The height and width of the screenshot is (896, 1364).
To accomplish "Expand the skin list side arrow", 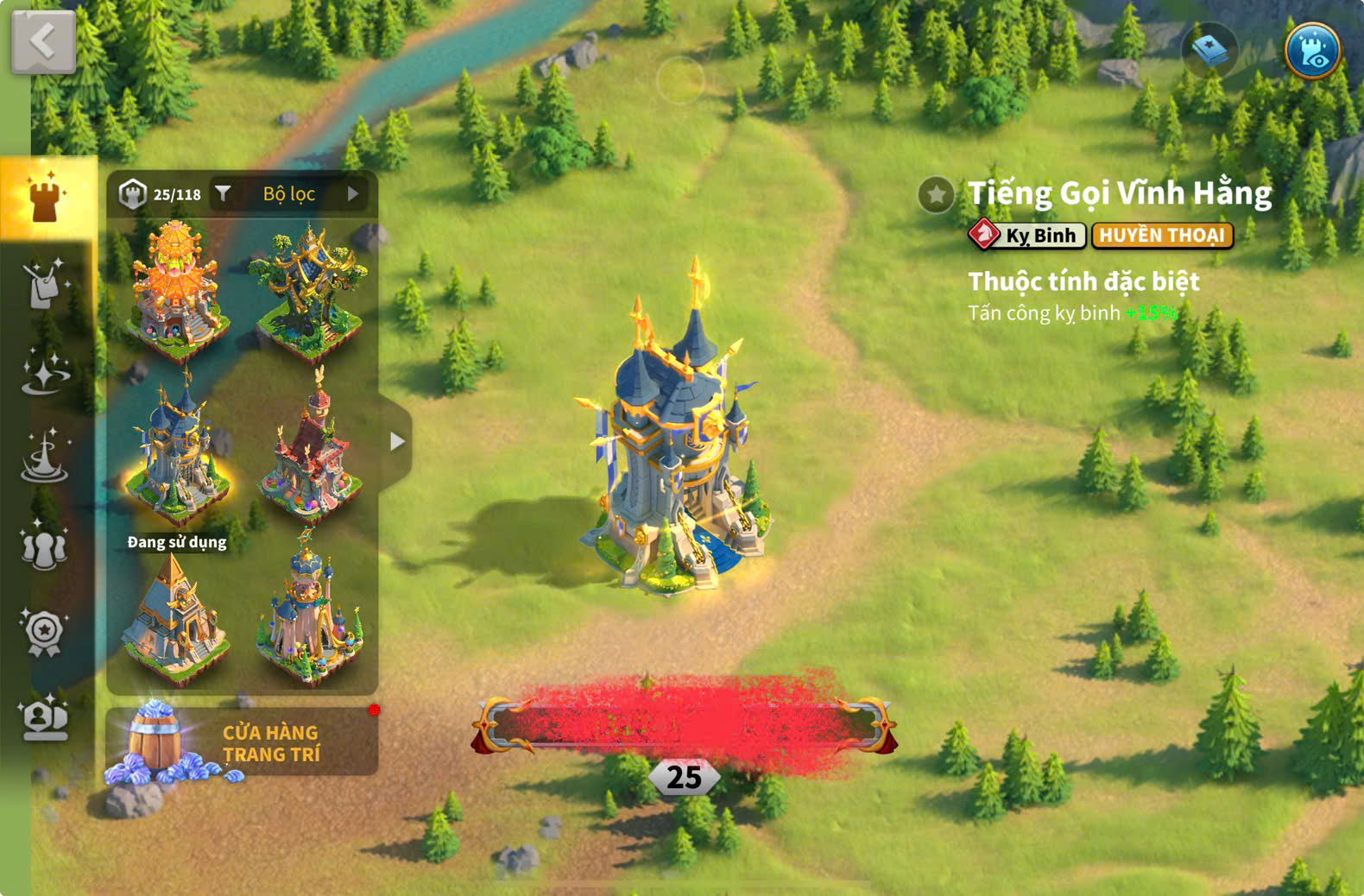I will pyautogui.click(x=396, y=441).
